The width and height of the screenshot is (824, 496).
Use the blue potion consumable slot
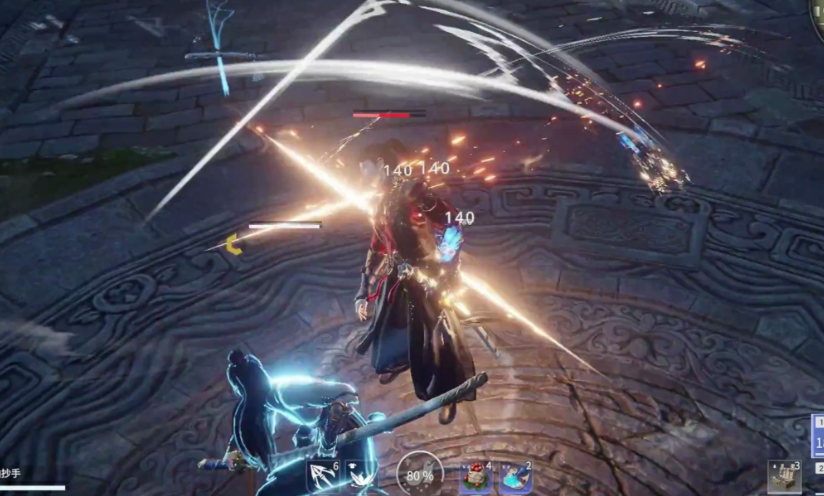(x=515, y=478)
